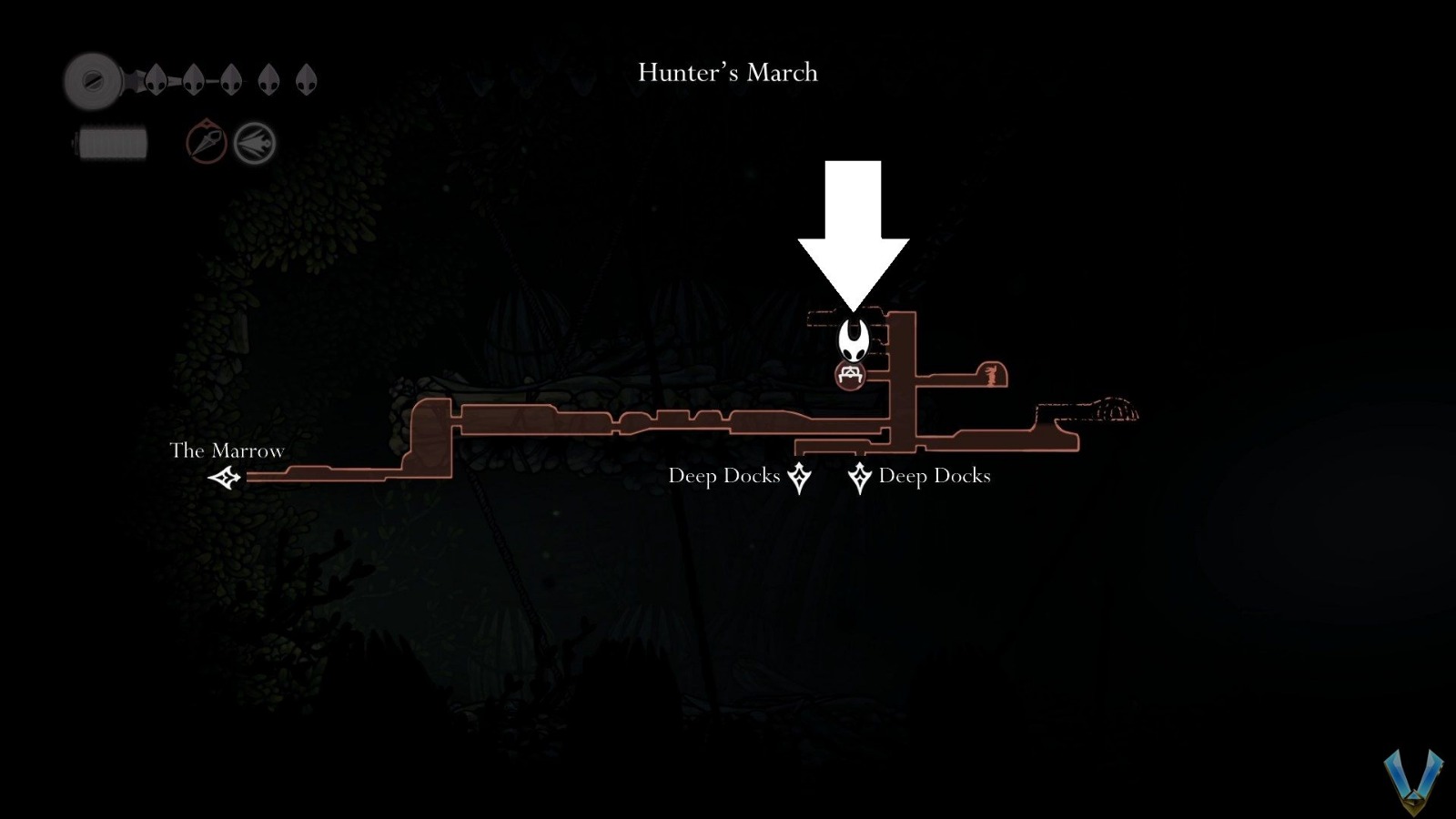Viewport: 1456px width, 819px height.
Task: Click the 'Deep Docks' text label
Action: 724,476
